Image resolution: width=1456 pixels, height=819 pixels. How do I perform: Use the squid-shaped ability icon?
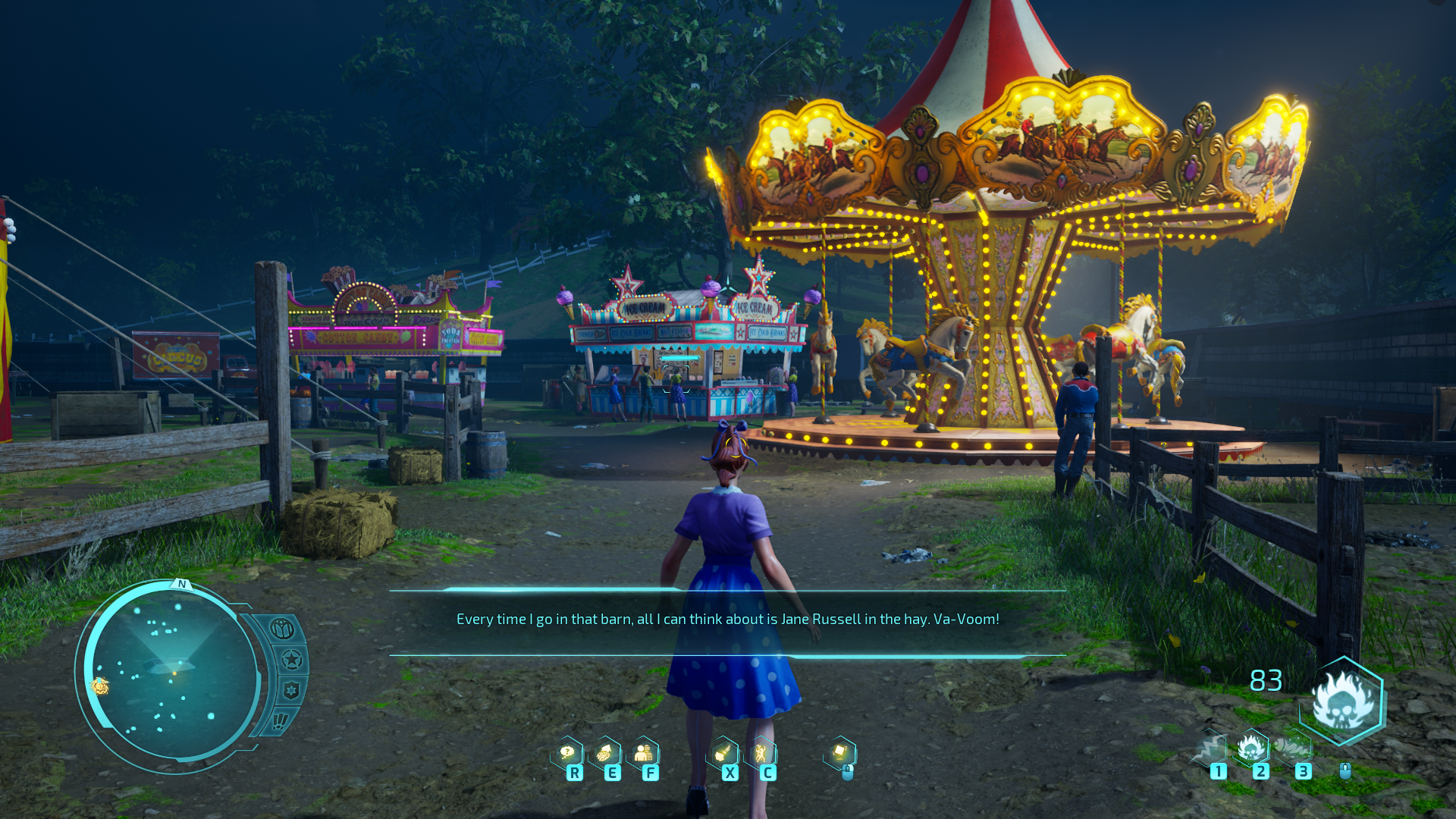604,753
